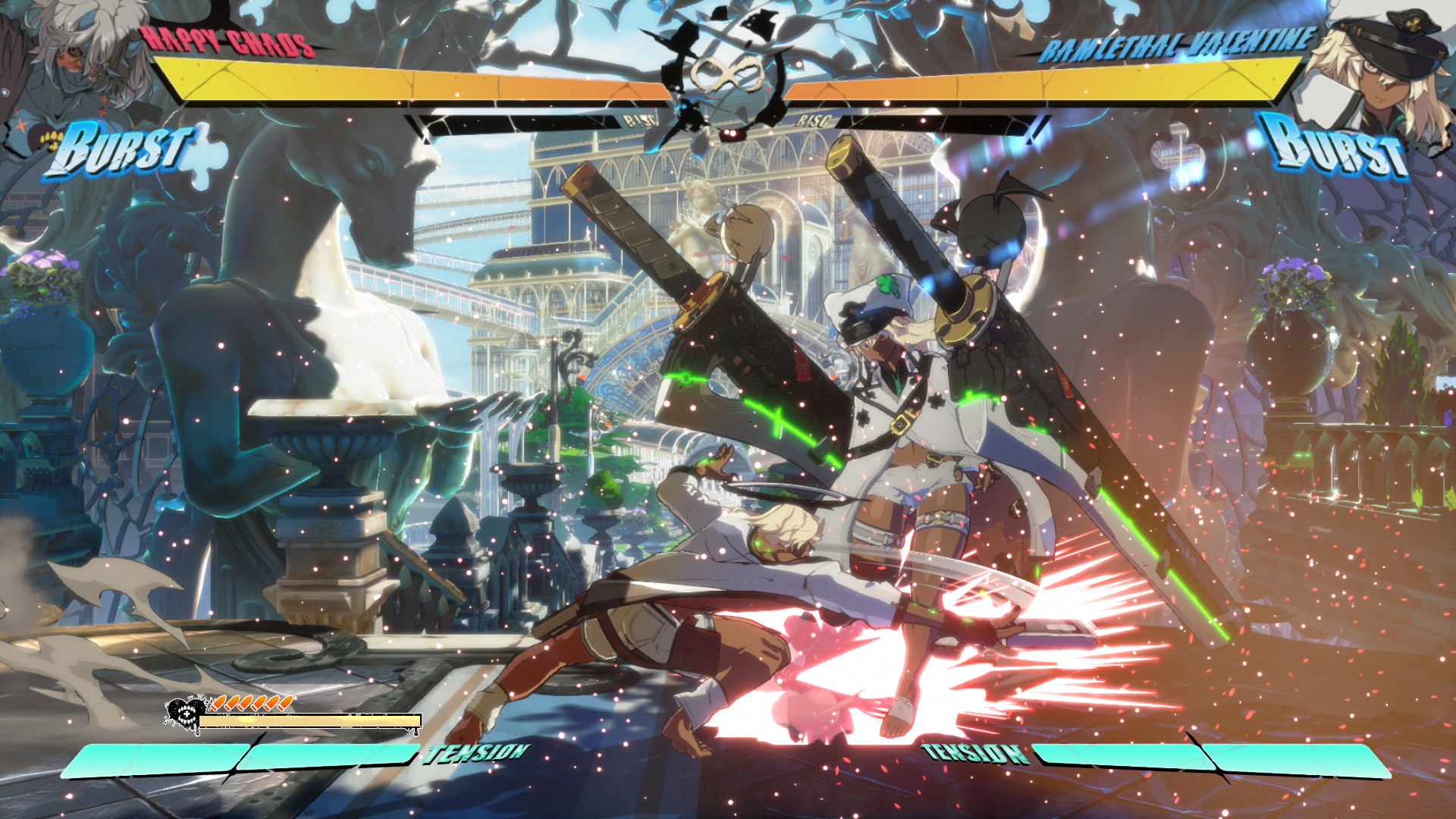Toggle the first orange bullet icon

pyautogui.click(x=220, y=702)
